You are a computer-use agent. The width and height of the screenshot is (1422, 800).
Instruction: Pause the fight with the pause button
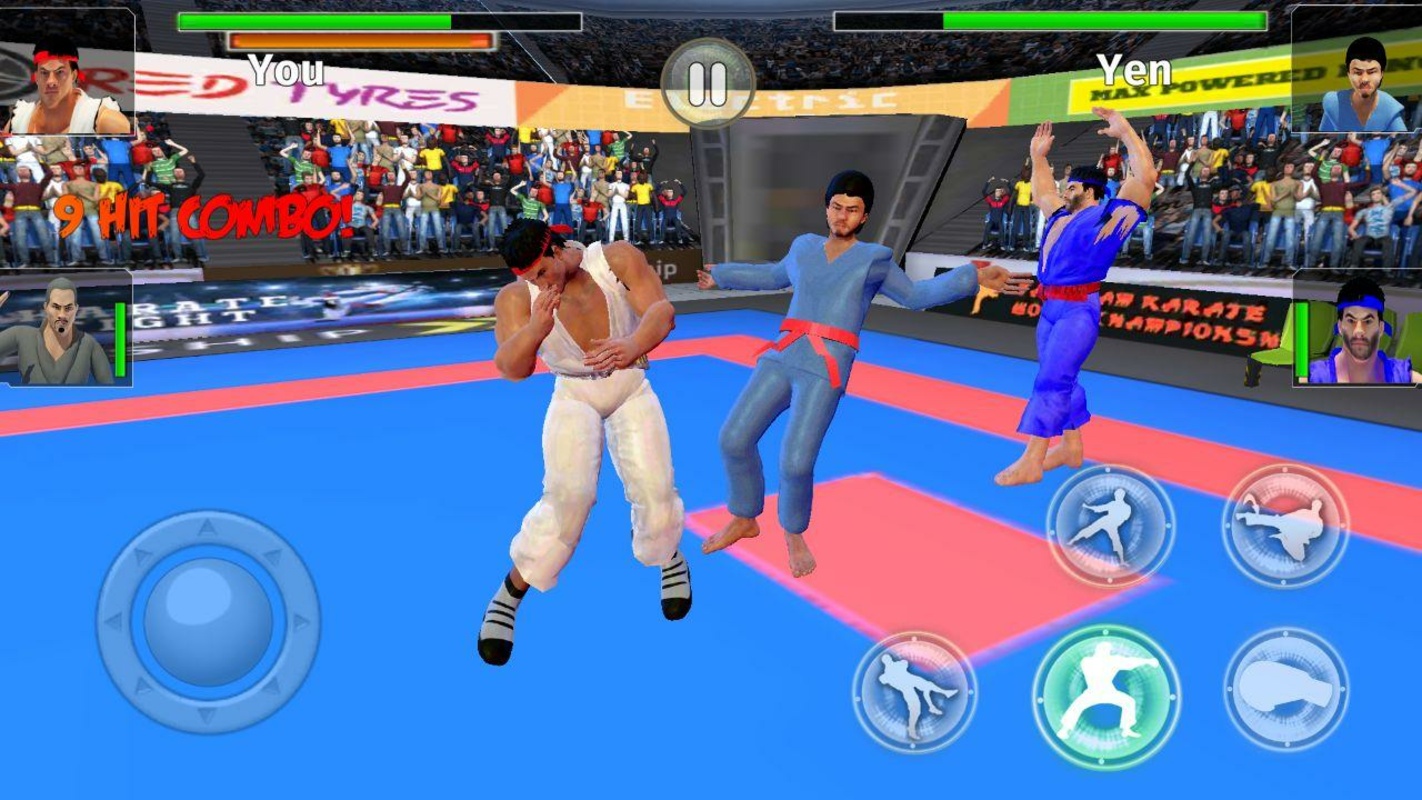708,84
